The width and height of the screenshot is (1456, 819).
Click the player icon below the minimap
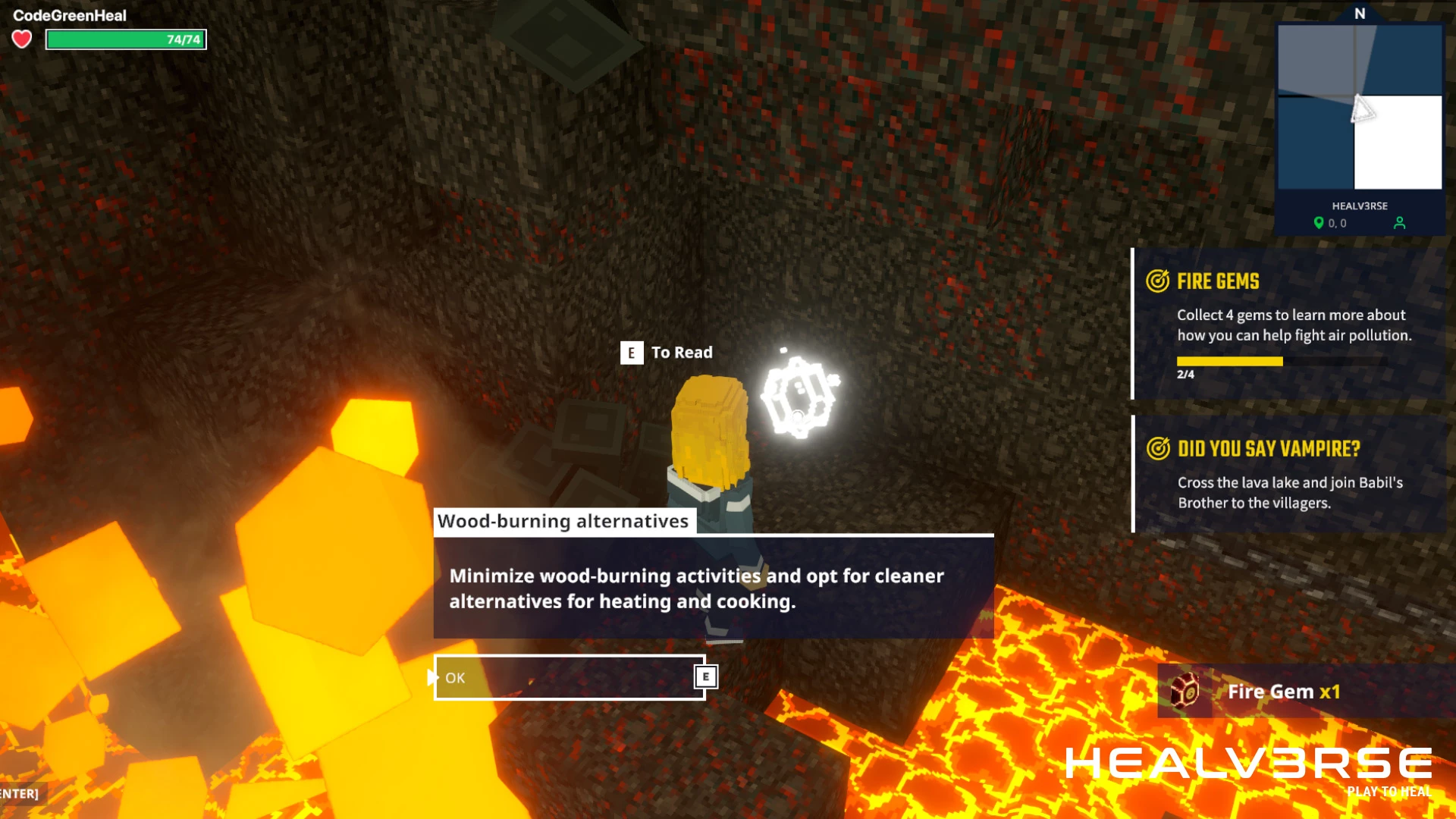(x=1399, y=223)
